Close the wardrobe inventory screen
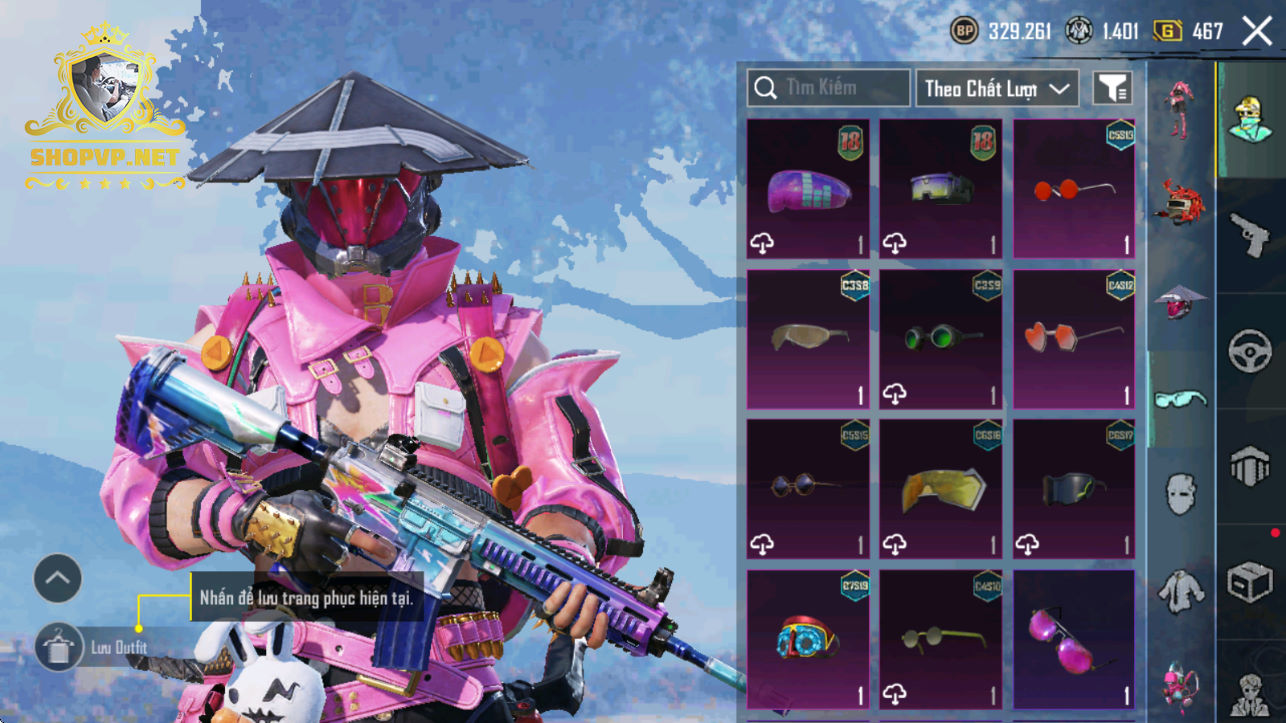The height and width of the screenshot is (723, 1286). [1257, 31]
